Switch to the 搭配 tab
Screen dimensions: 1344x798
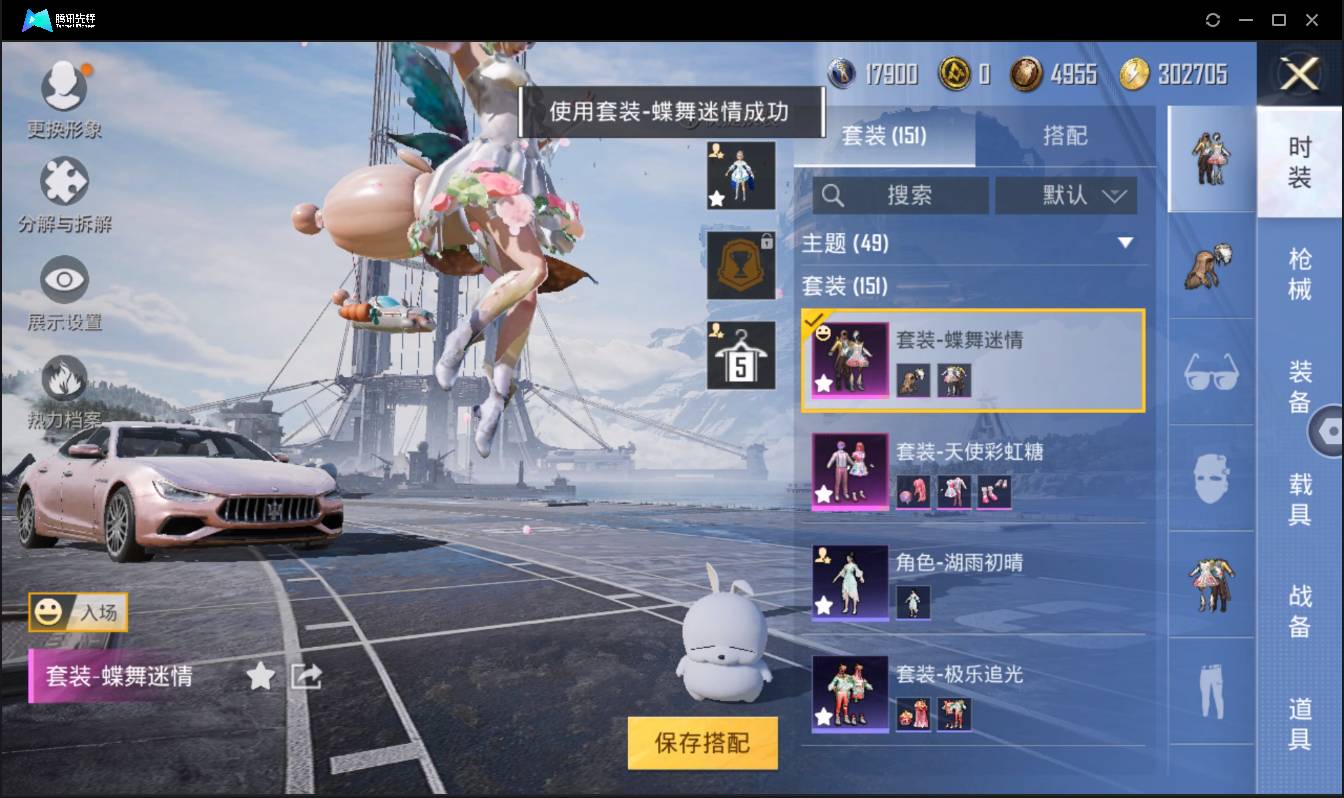coord(1065,136)
